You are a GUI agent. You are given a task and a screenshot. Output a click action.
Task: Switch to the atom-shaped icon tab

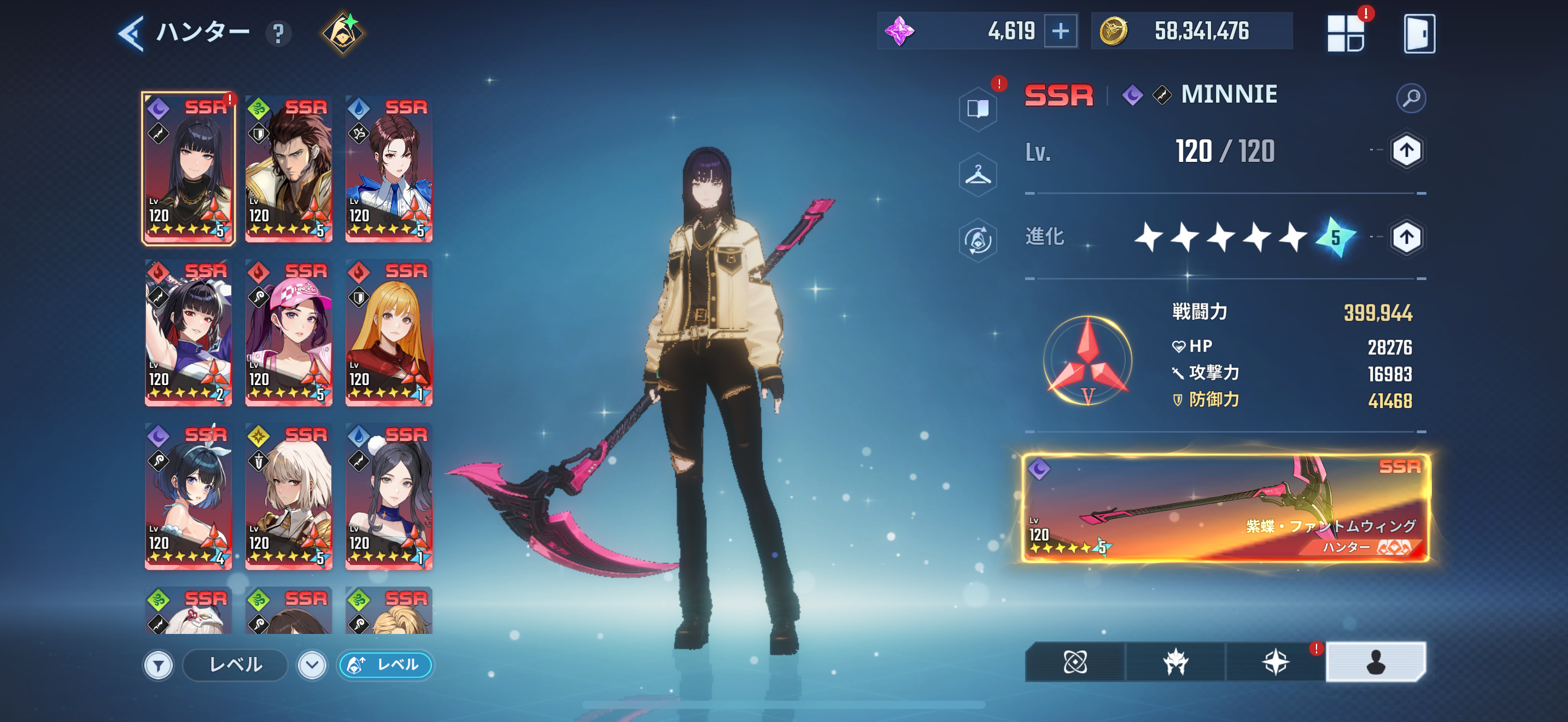pyautogui.click(x=1074, y=662)
